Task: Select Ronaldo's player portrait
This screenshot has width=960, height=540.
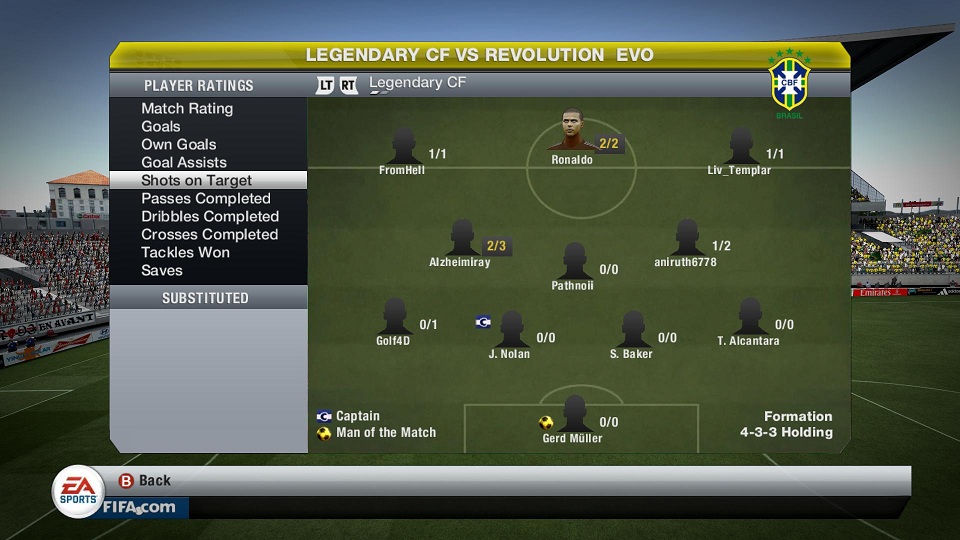Action: coord(572,135)
